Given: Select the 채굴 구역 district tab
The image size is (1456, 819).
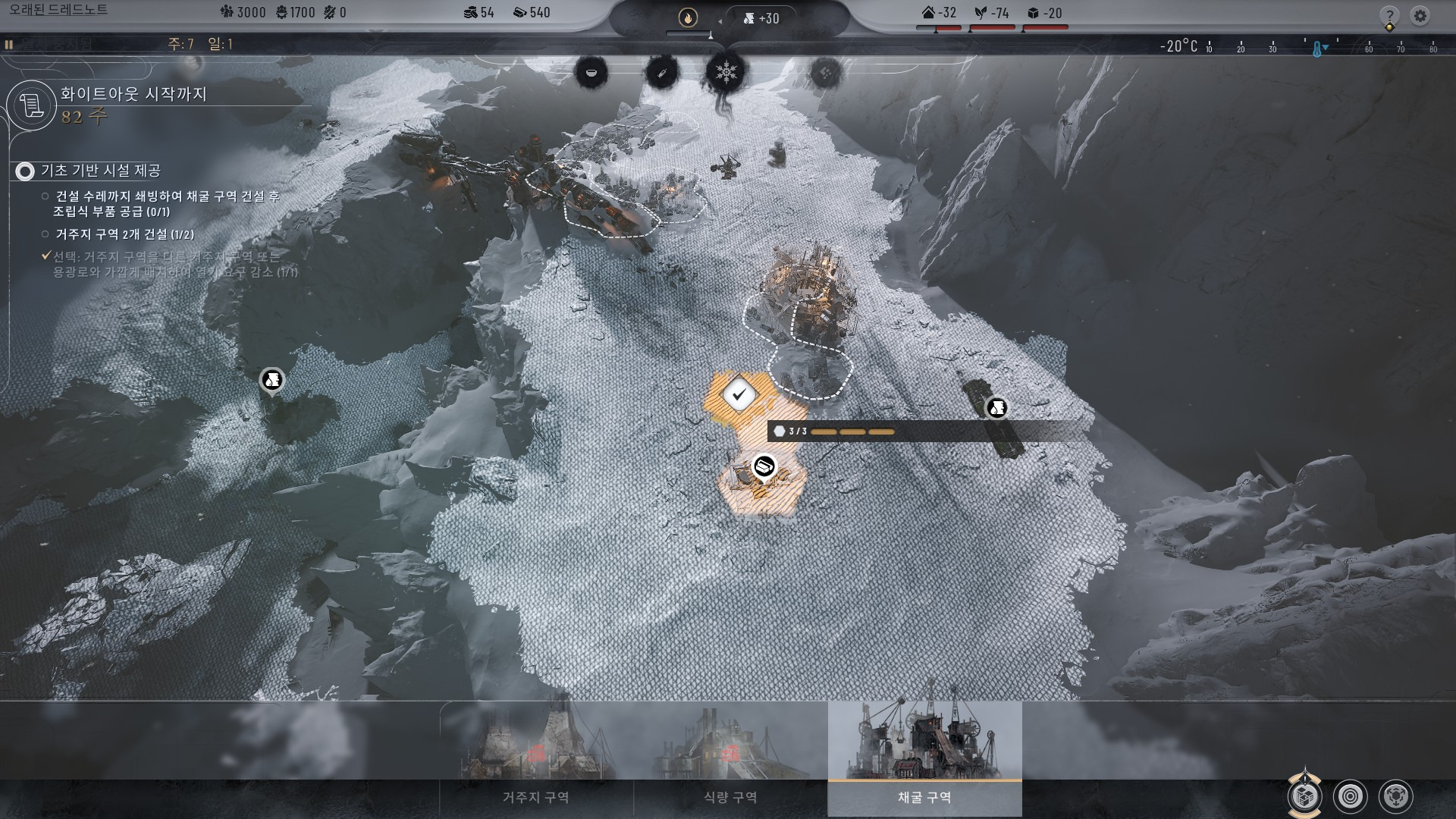Looking at the screenshot, I should tap(924, 797).
